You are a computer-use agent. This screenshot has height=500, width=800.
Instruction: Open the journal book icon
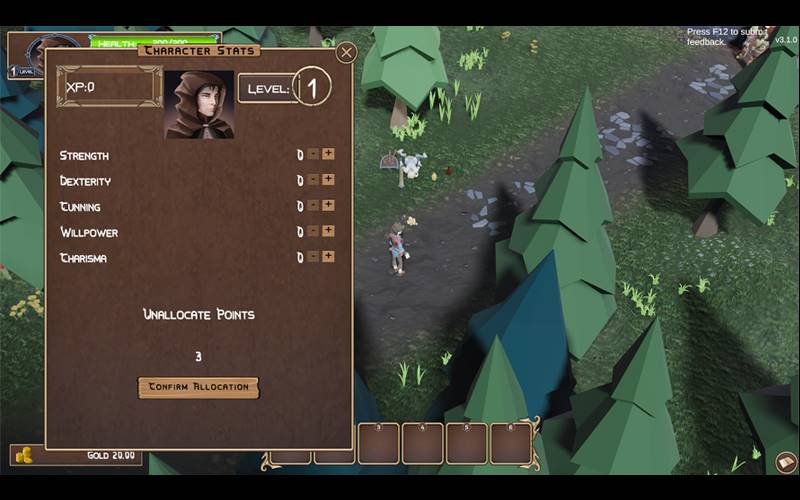[x=786, y=462]
